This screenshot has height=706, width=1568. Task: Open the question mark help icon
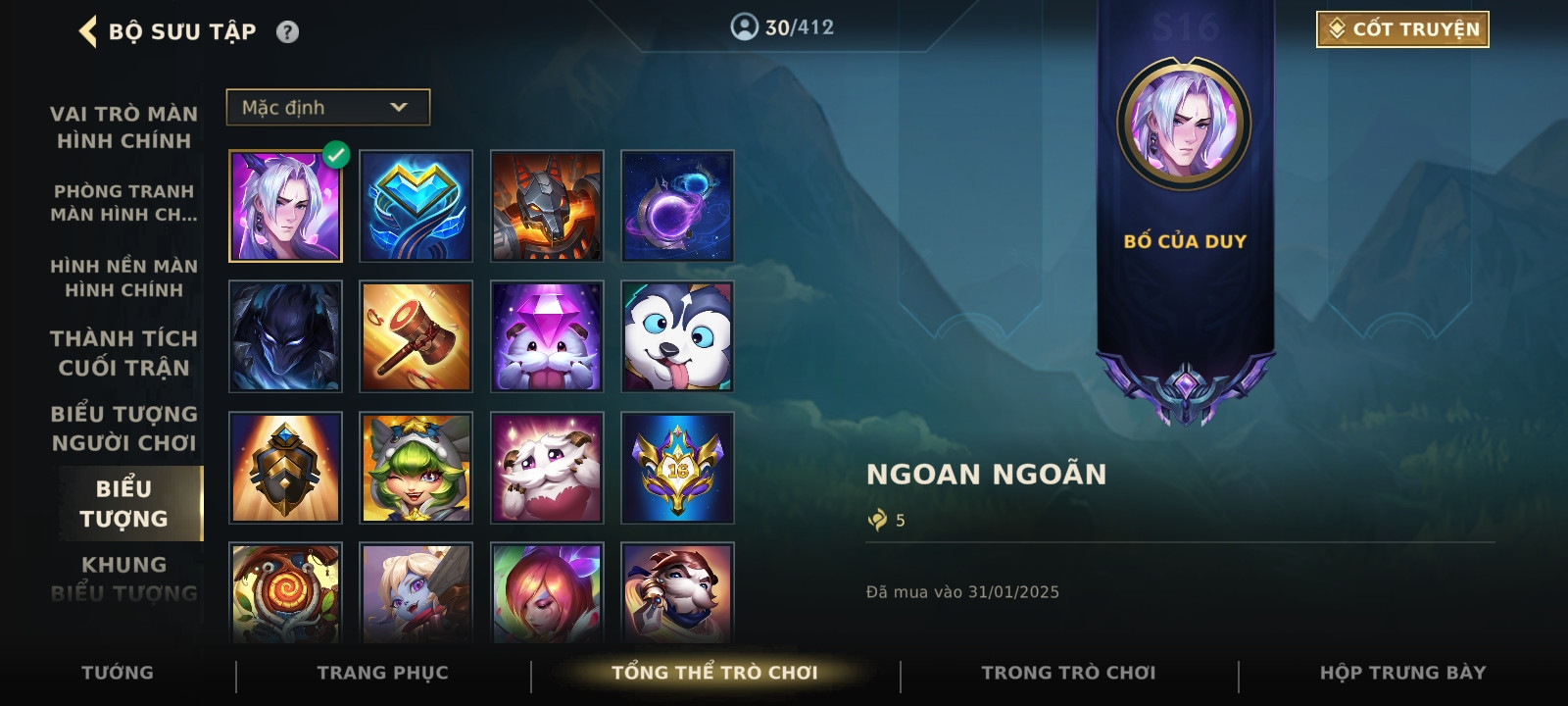[287, 32]
